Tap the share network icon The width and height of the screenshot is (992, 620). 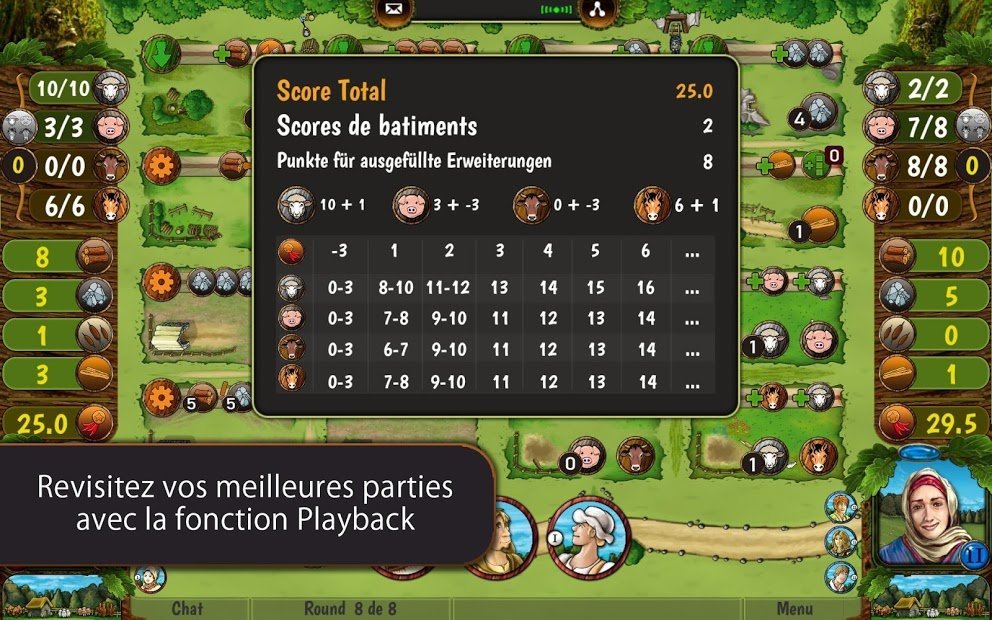[596, 11]
